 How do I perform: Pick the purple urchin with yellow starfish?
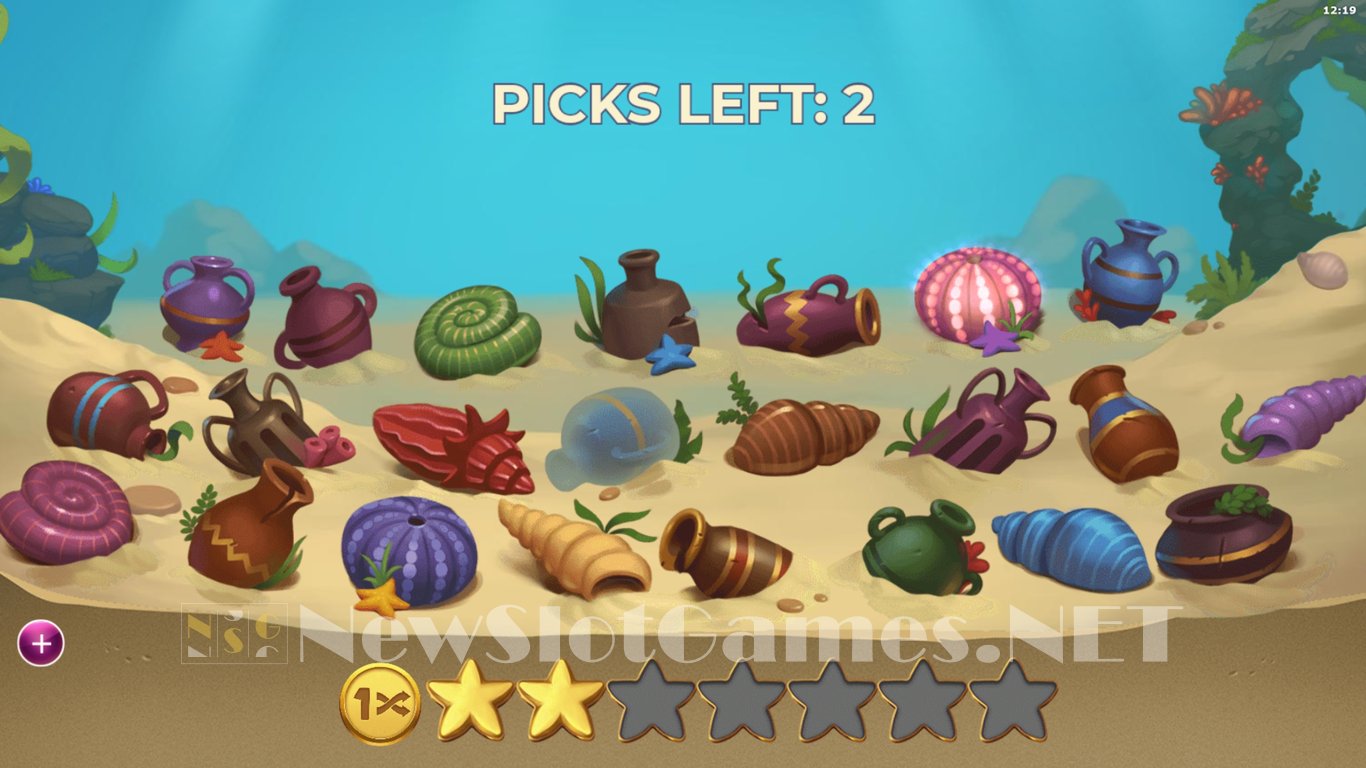[x=409, y=548]
